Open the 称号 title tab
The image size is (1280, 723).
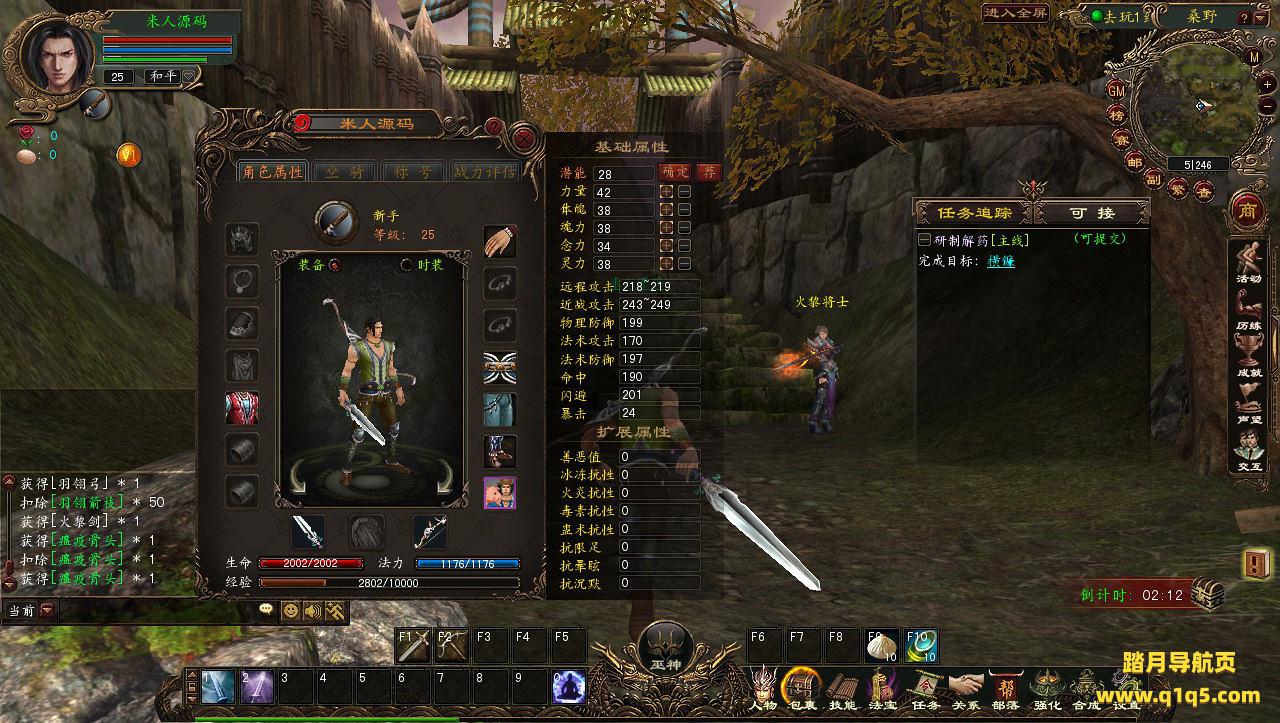coord(414,172)
